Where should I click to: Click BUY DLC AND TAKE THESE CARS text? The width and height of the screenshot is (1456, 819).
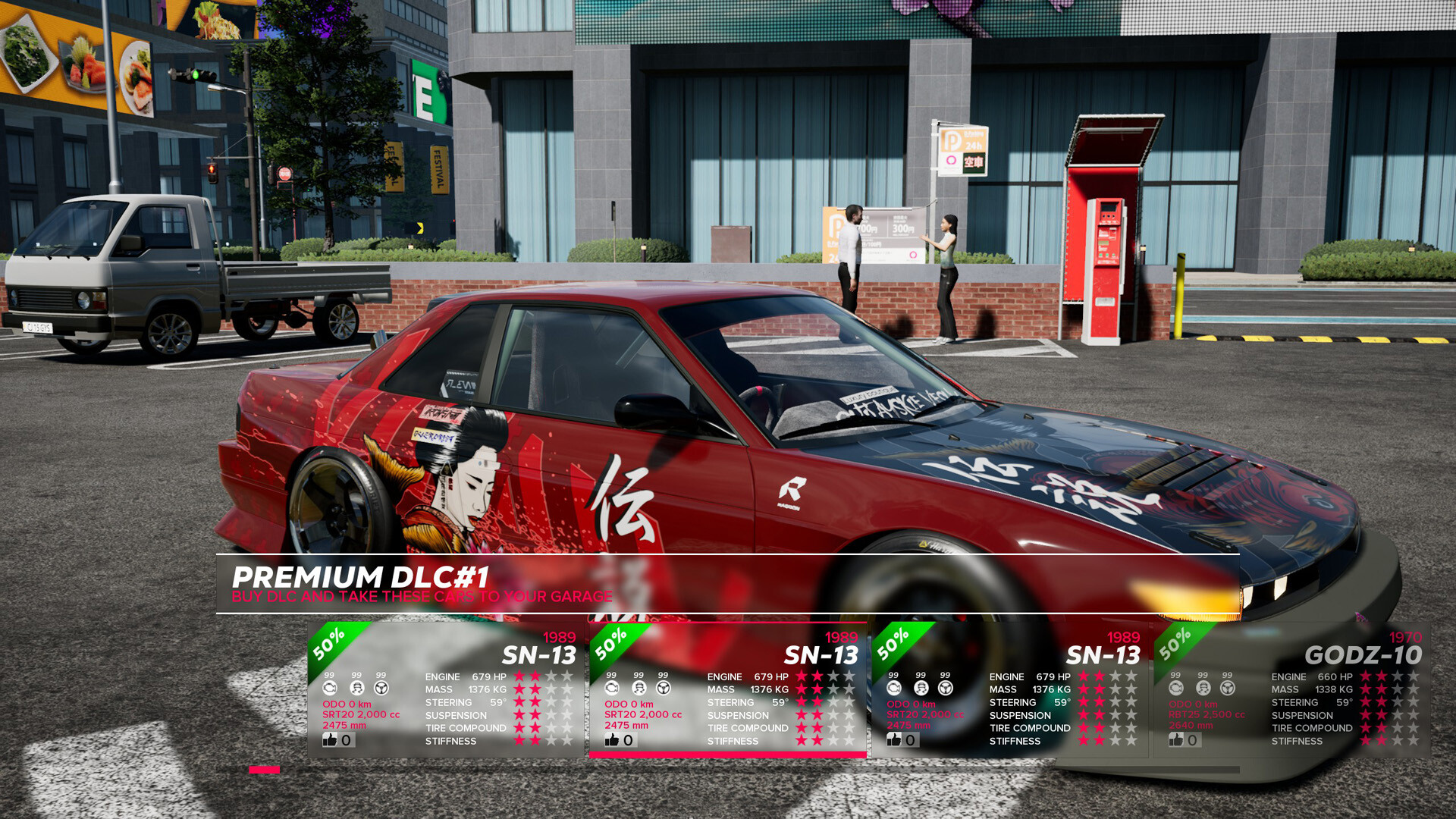coord(422,596)
